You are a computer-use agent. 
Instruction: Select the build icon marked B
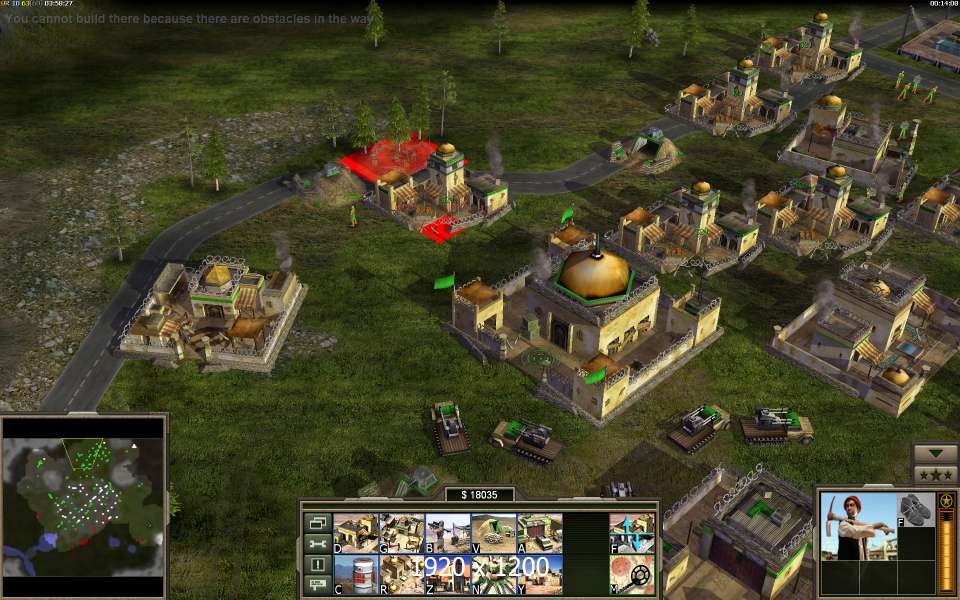click(447, 534)
